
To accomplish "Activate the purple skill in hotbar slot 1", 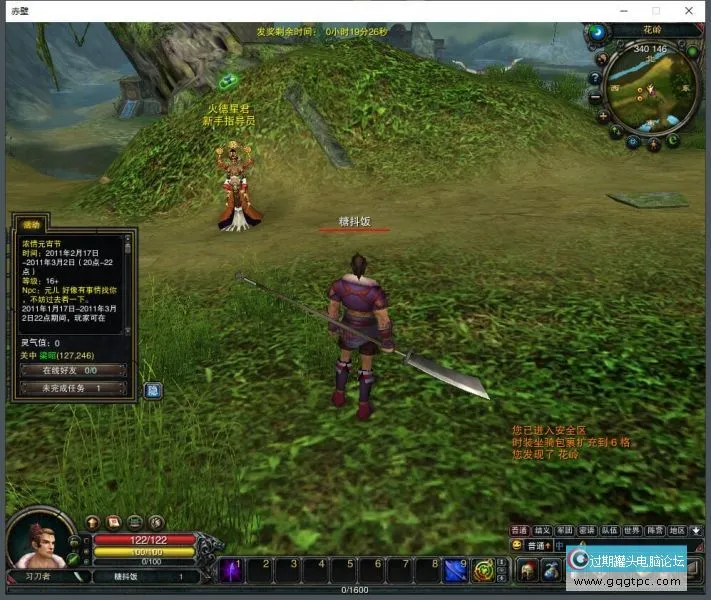I will (x=230, y=569).
